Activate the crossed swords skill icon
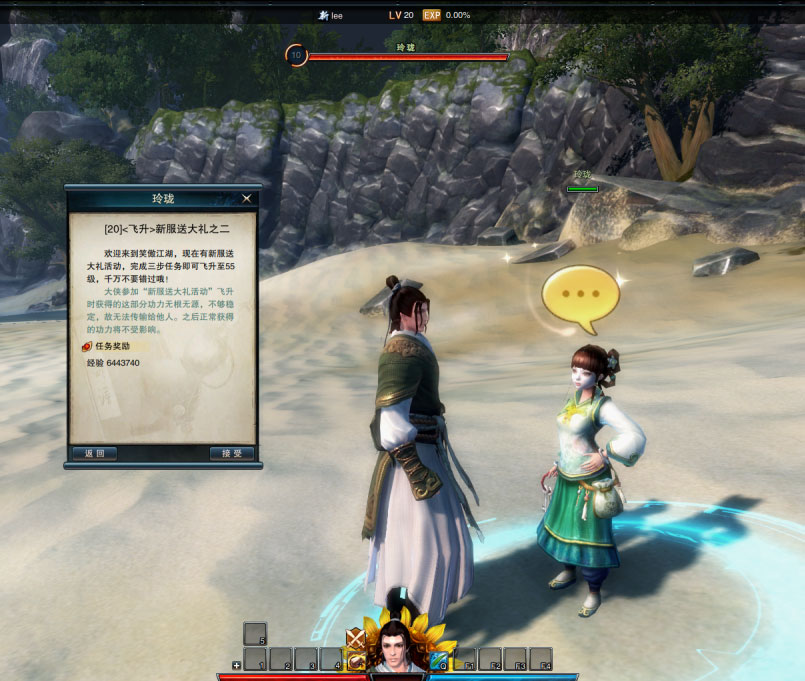The width and height of the screenshot is (805, 681). pyautogui.click(x=355, y=638)
